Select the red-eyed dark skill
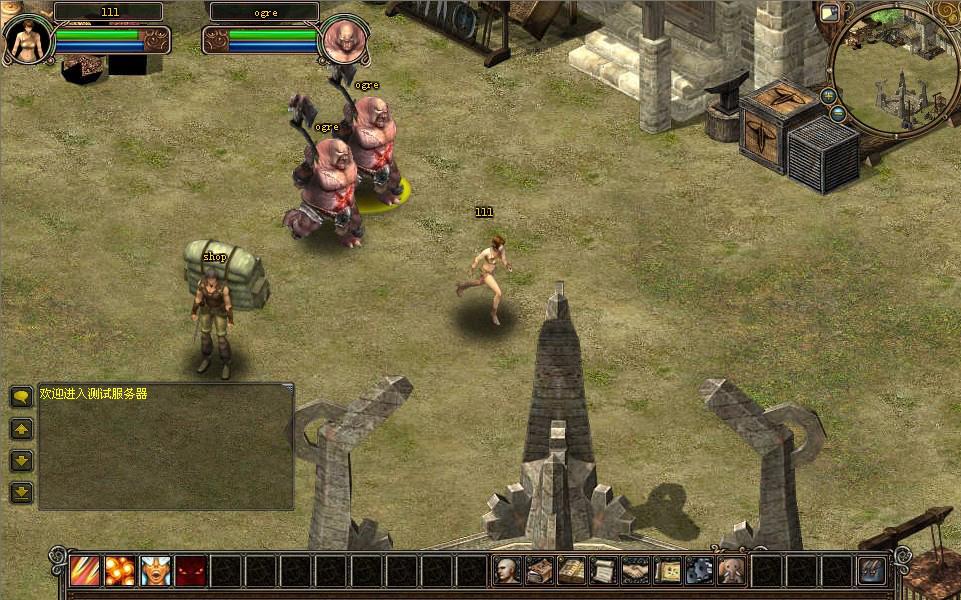Screen dimensions: 961x600 [x=190, y=571]
